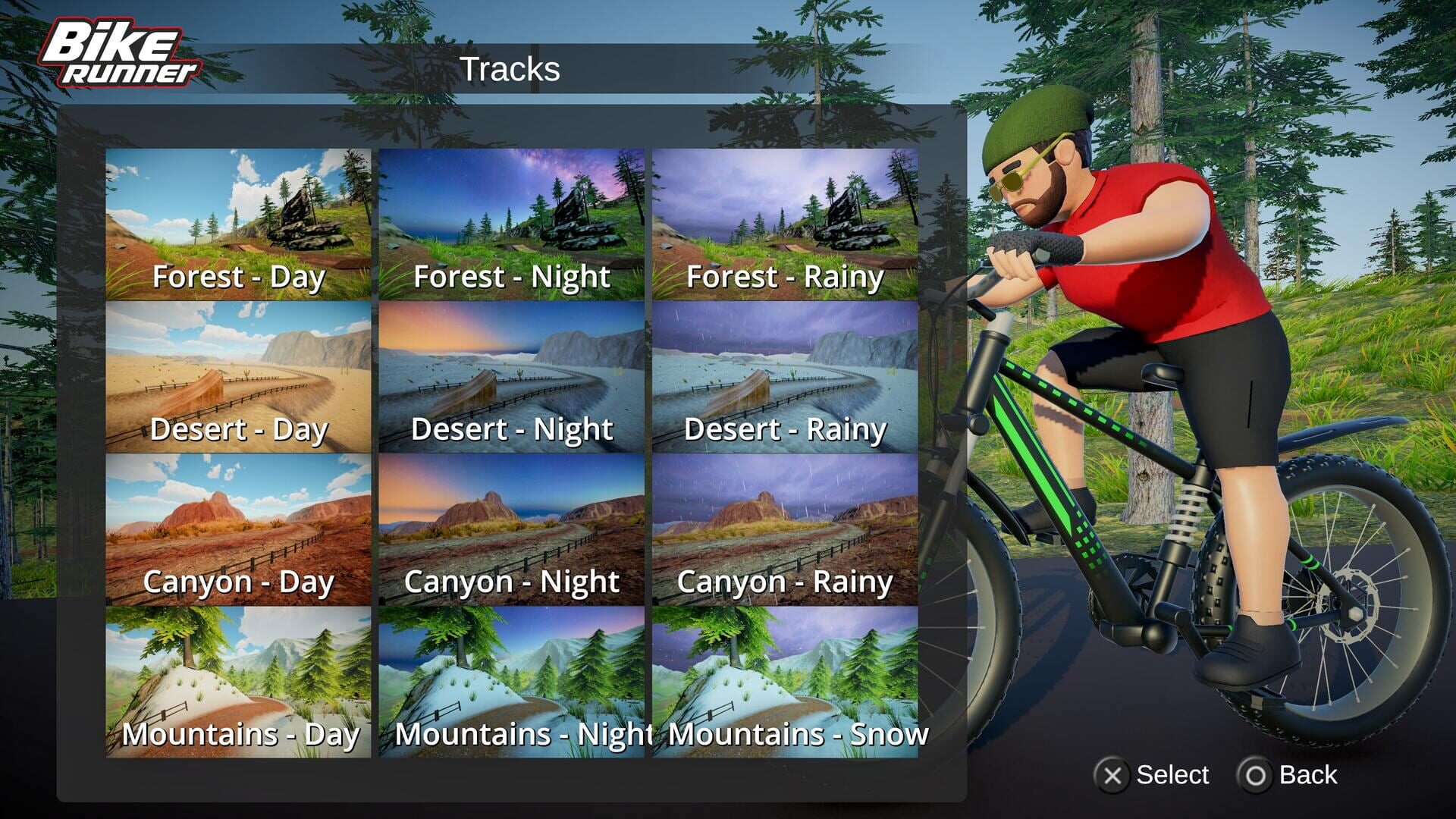1456x819 pixels.
Task: Pick the Canyon - Night track
Action: click(512, 527)
